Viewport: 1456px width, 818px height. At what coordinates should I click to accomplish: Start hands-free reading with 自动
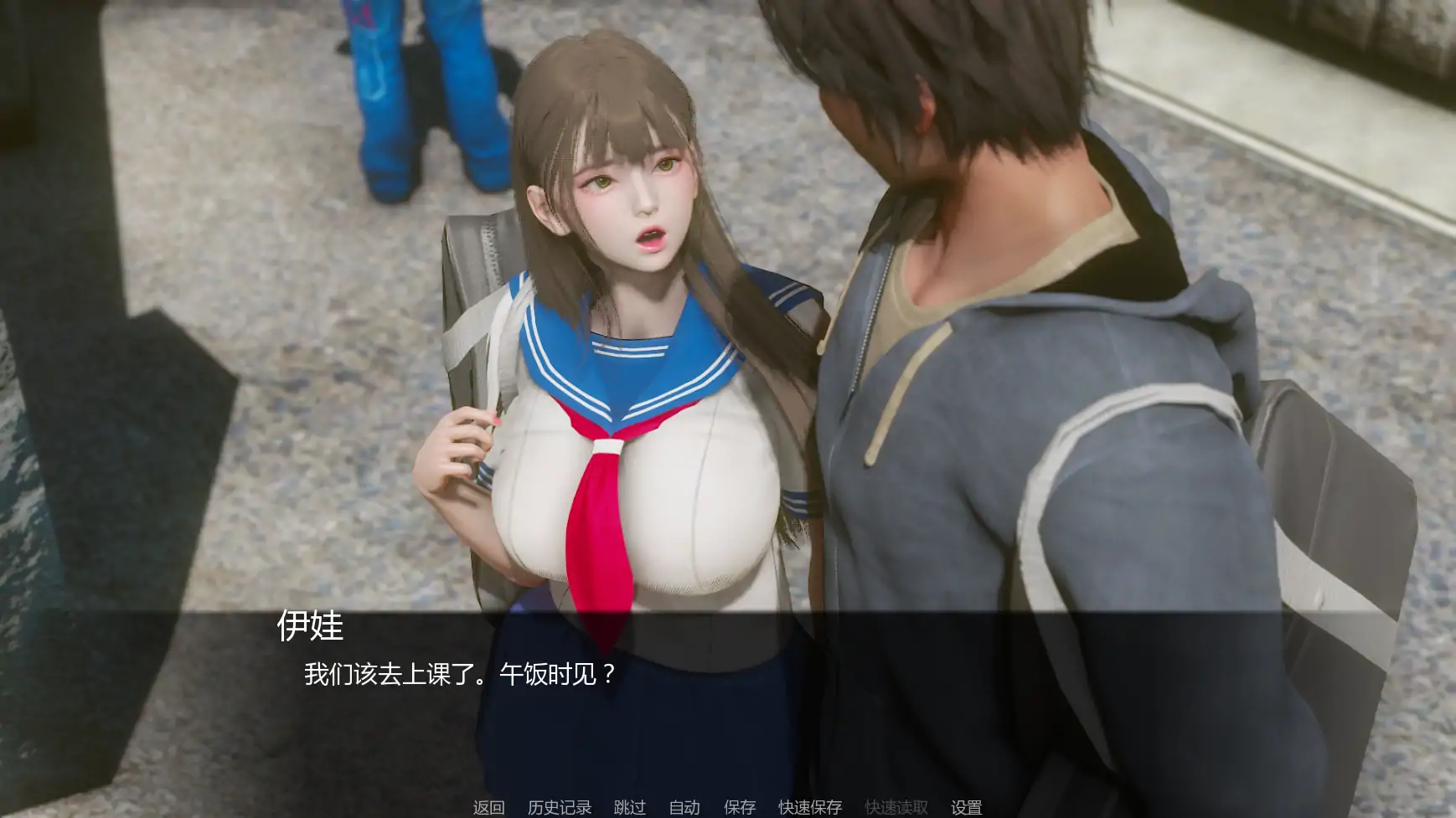coord(684,806)
